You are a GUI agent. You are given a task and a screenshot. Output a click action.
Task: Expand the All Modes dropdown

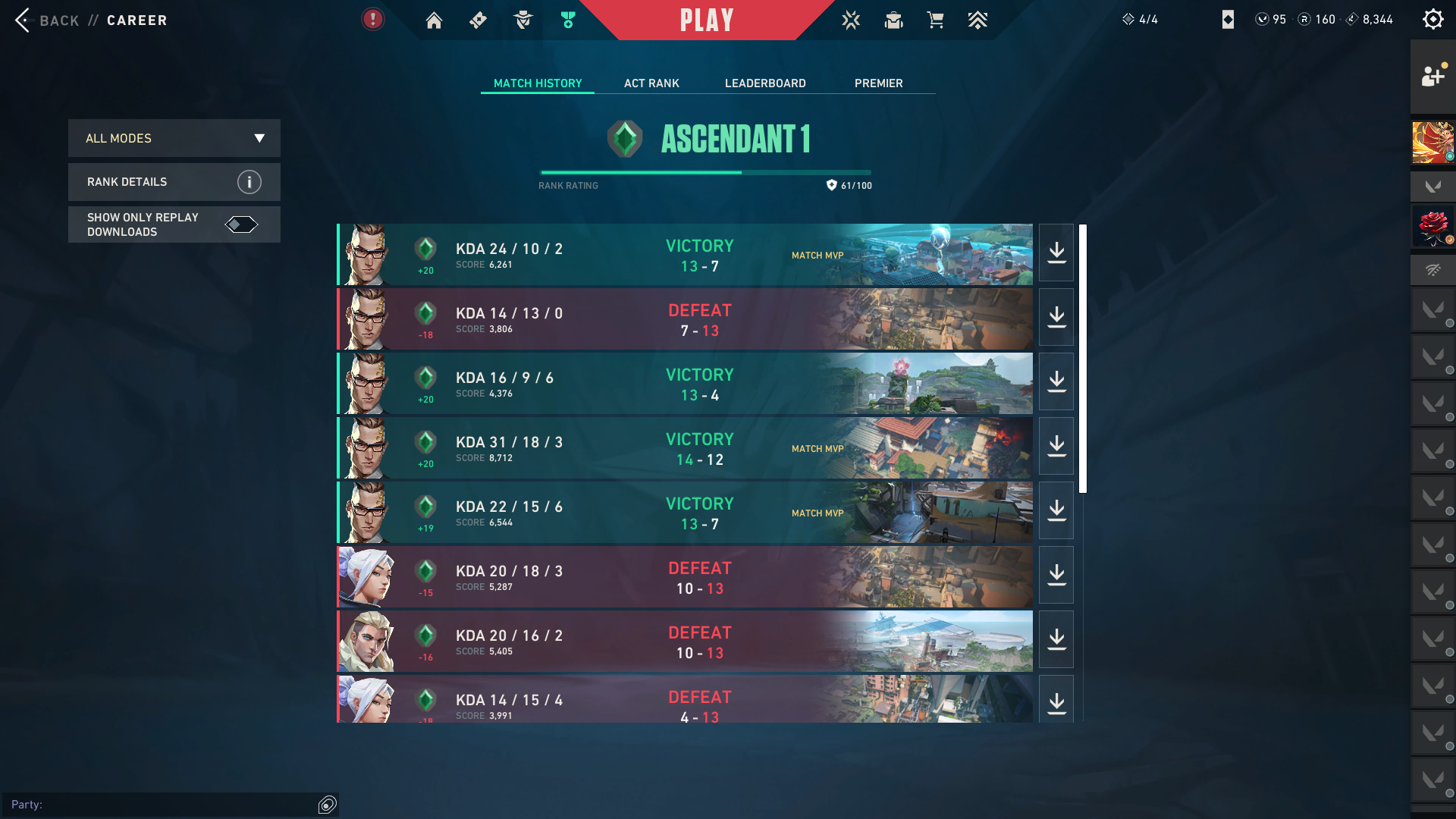click(x=174, y=138)
